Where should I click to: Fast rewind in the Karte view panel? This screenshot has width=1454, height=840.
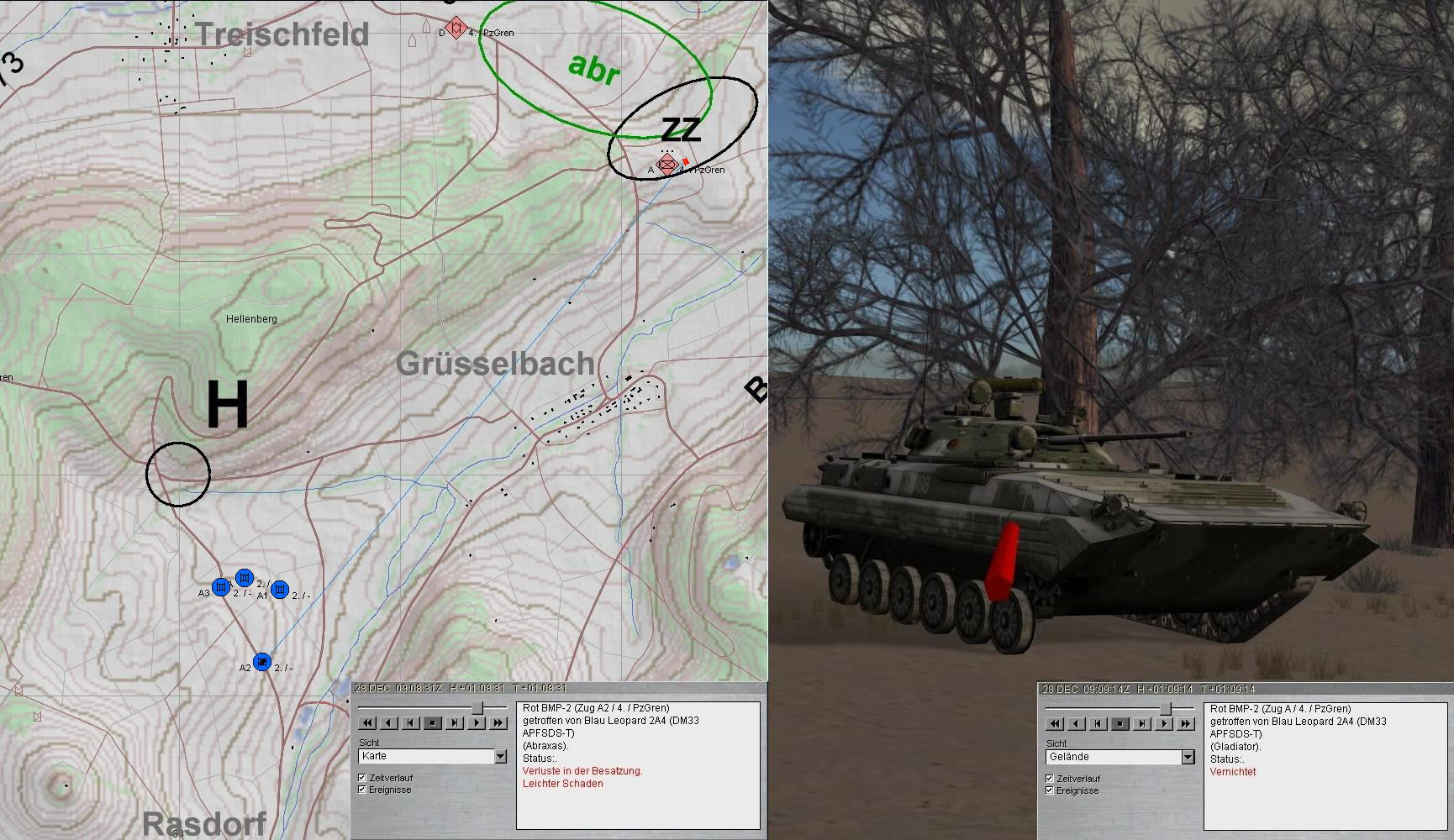click(367, 722)
